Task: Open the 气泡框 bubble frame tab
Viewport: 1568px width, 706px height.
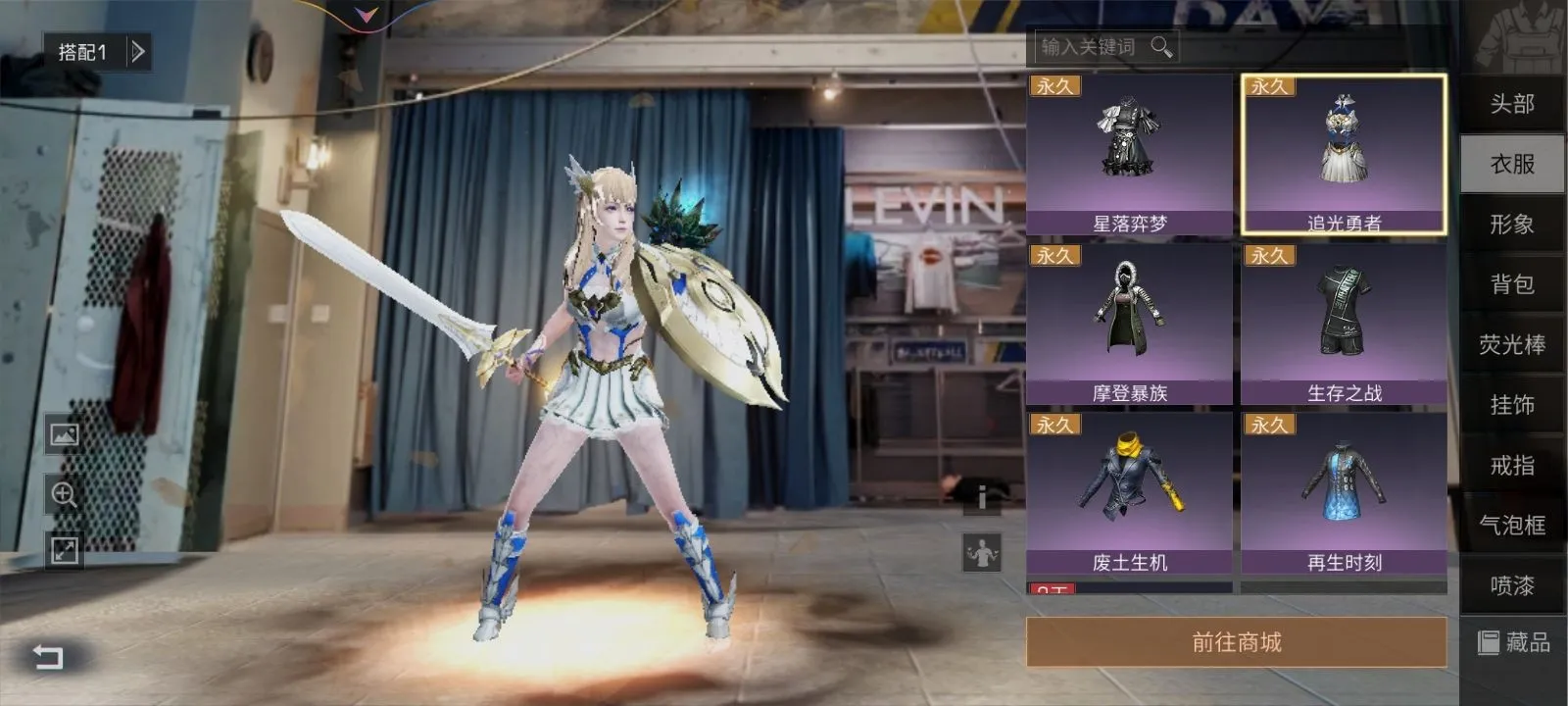Action: (1511, 526)
